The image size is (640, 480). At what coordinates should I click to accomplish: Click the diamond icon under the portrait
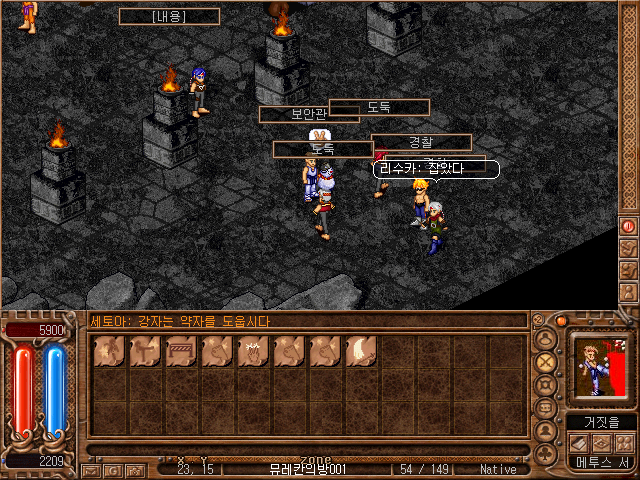pyautogui.click(x=600, y=443)
